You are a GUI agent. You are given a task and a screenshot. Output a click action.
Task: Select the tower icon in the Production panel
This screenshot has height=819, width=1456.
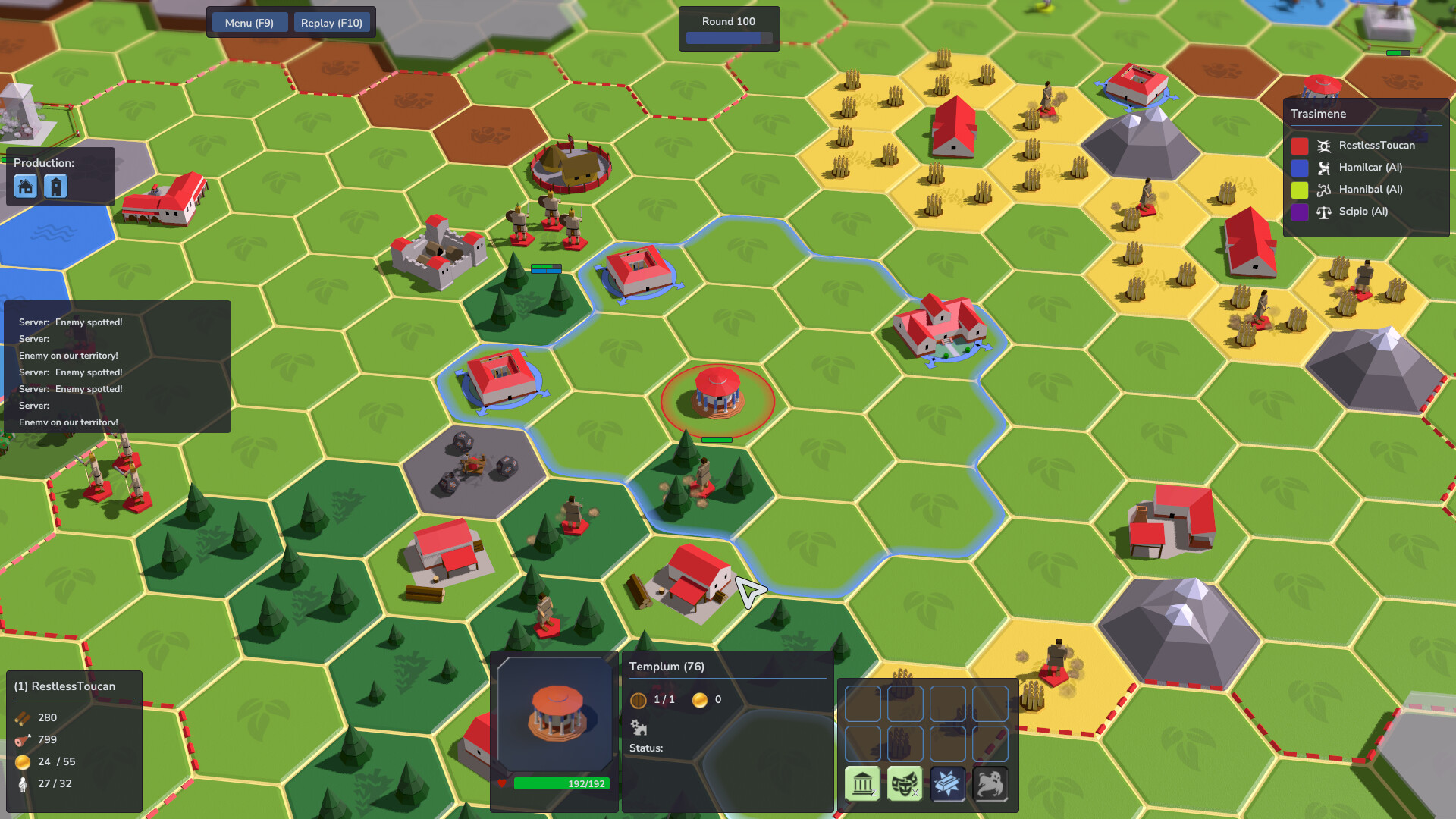point(55,186)
